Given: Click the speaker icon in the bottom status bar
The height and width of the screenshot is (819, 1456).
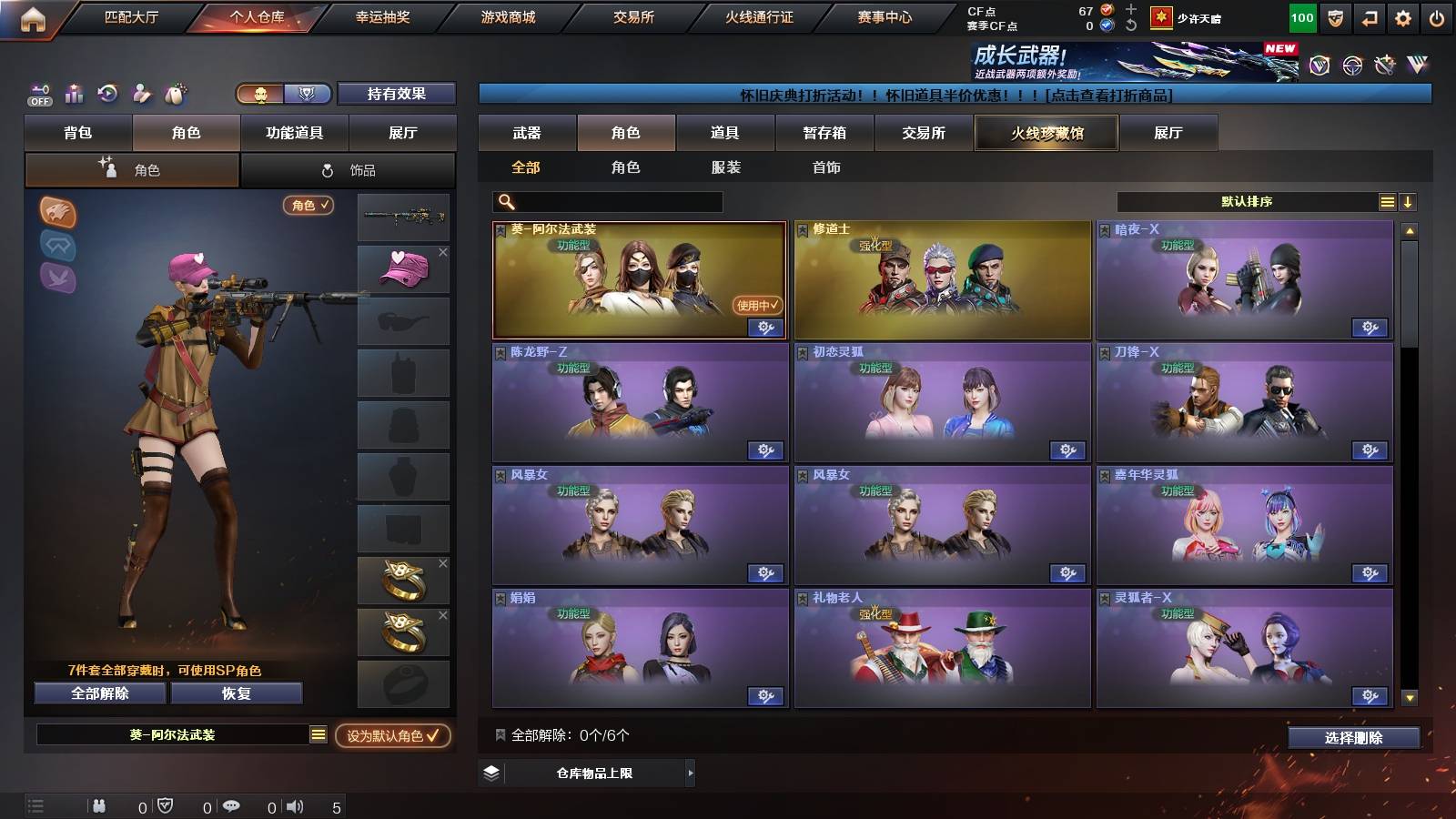Looking at the screenshot, I should 296,805.
